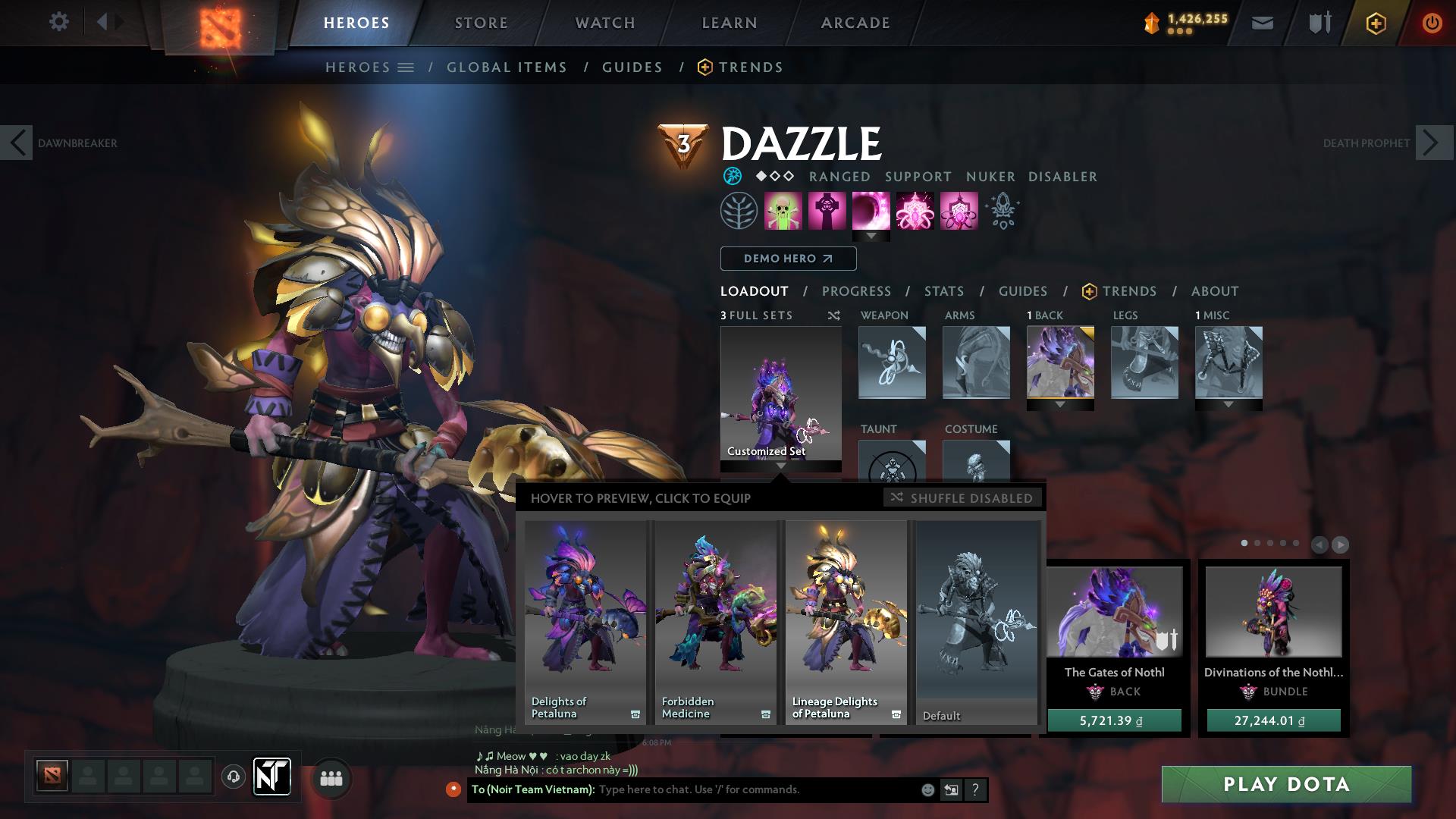This screenshot has width=1456, height=819.
Task: Expand the Heroes hamburger menu
Action: pyautogui.click(x=406, y=67)
